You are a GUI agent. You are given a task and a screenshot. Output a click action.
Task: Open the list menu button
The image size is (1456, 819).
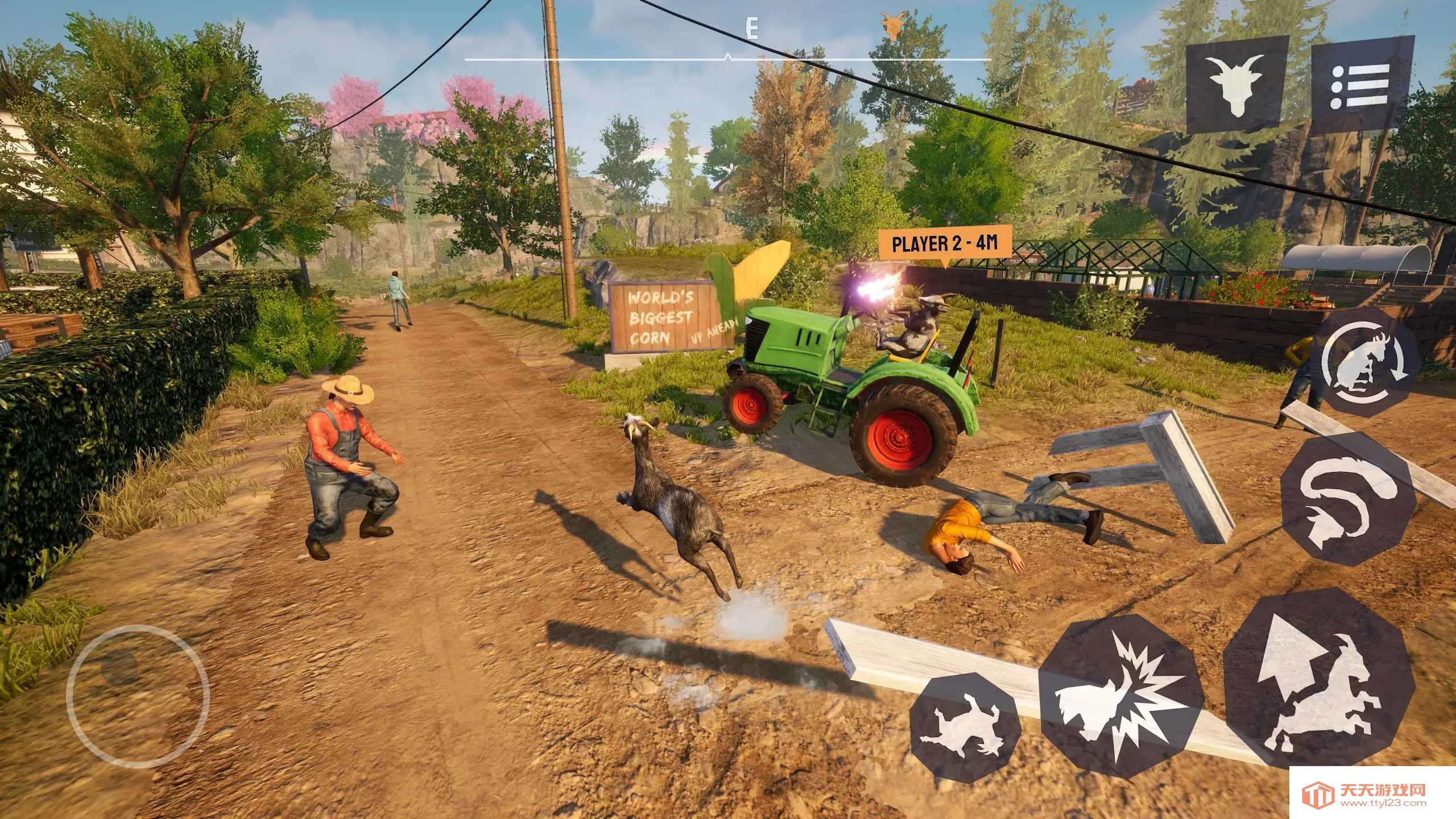click(1363, 86)
